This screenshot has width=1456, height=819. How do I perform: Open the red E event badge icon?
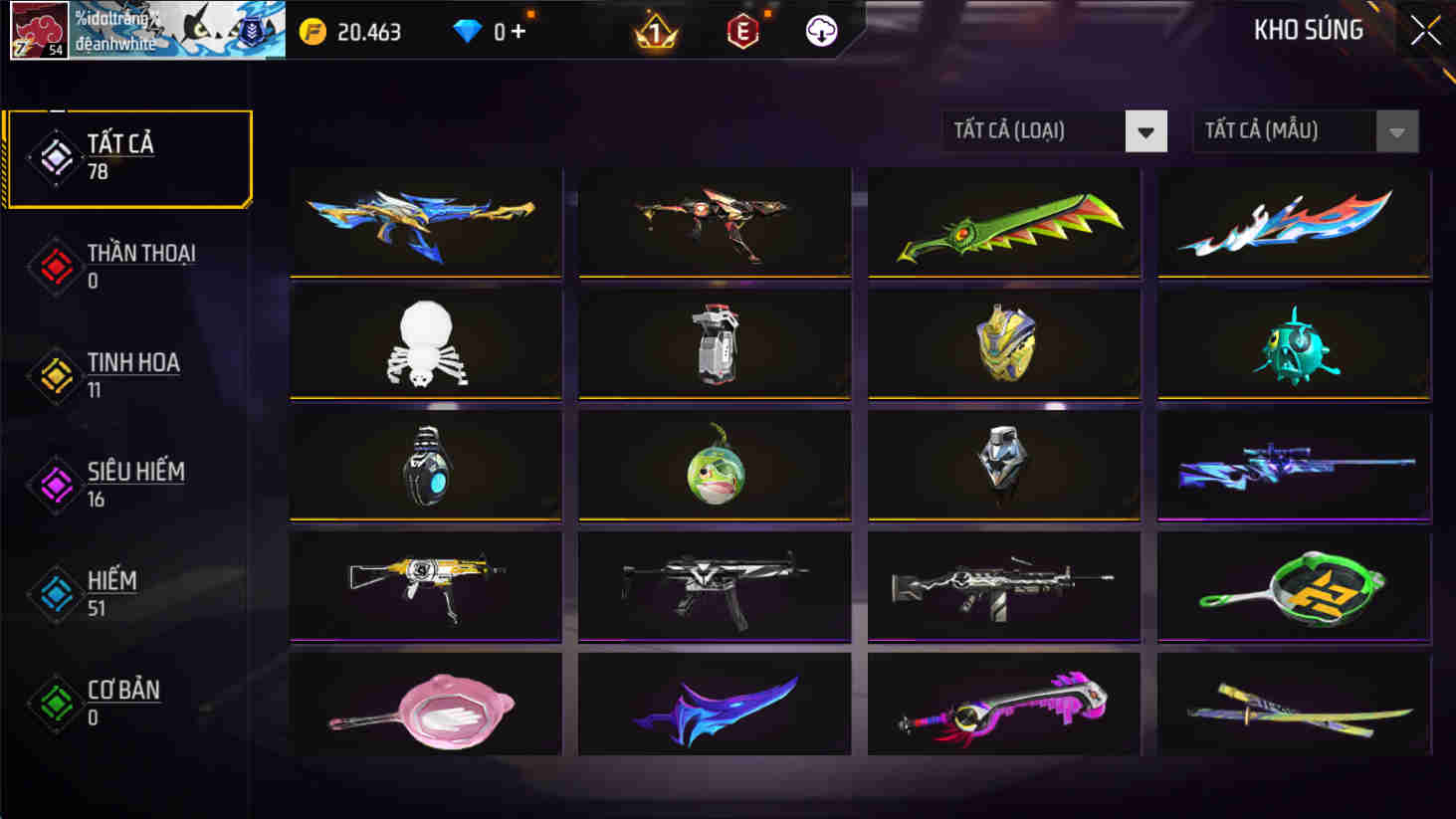click(741, 31)
